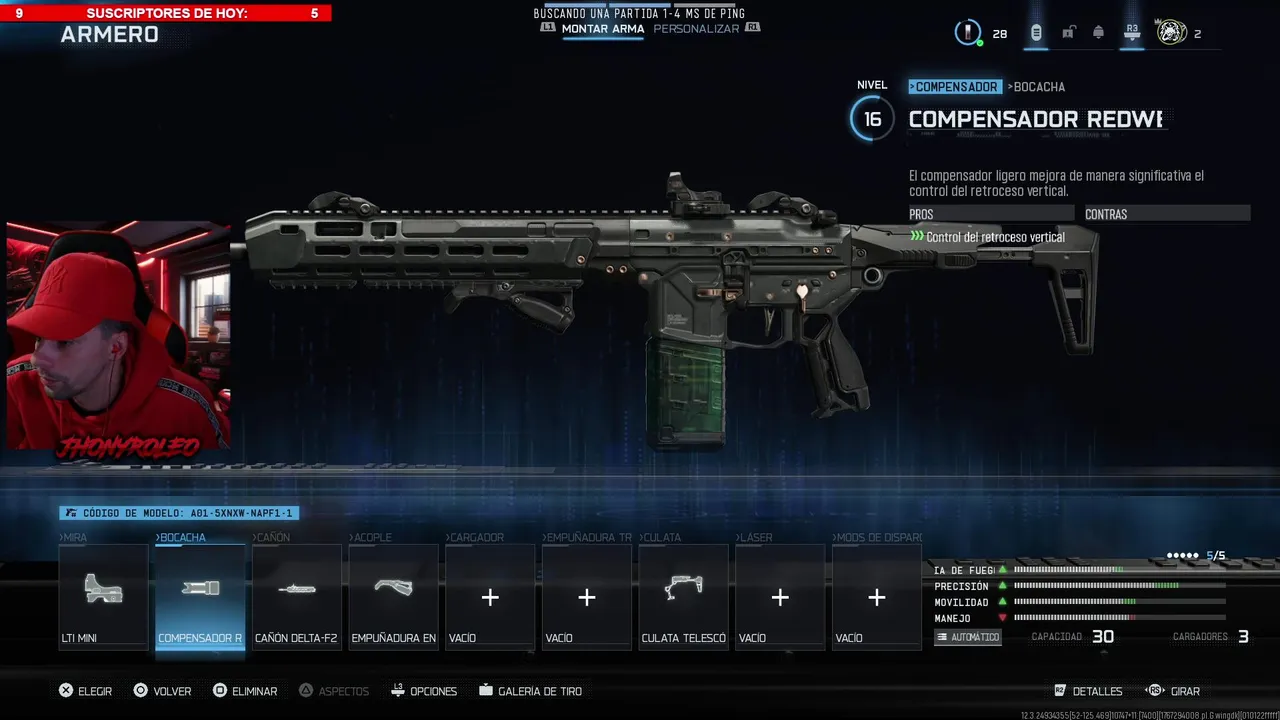Select the Bocacha breadcrumb label

[1037, 87]
